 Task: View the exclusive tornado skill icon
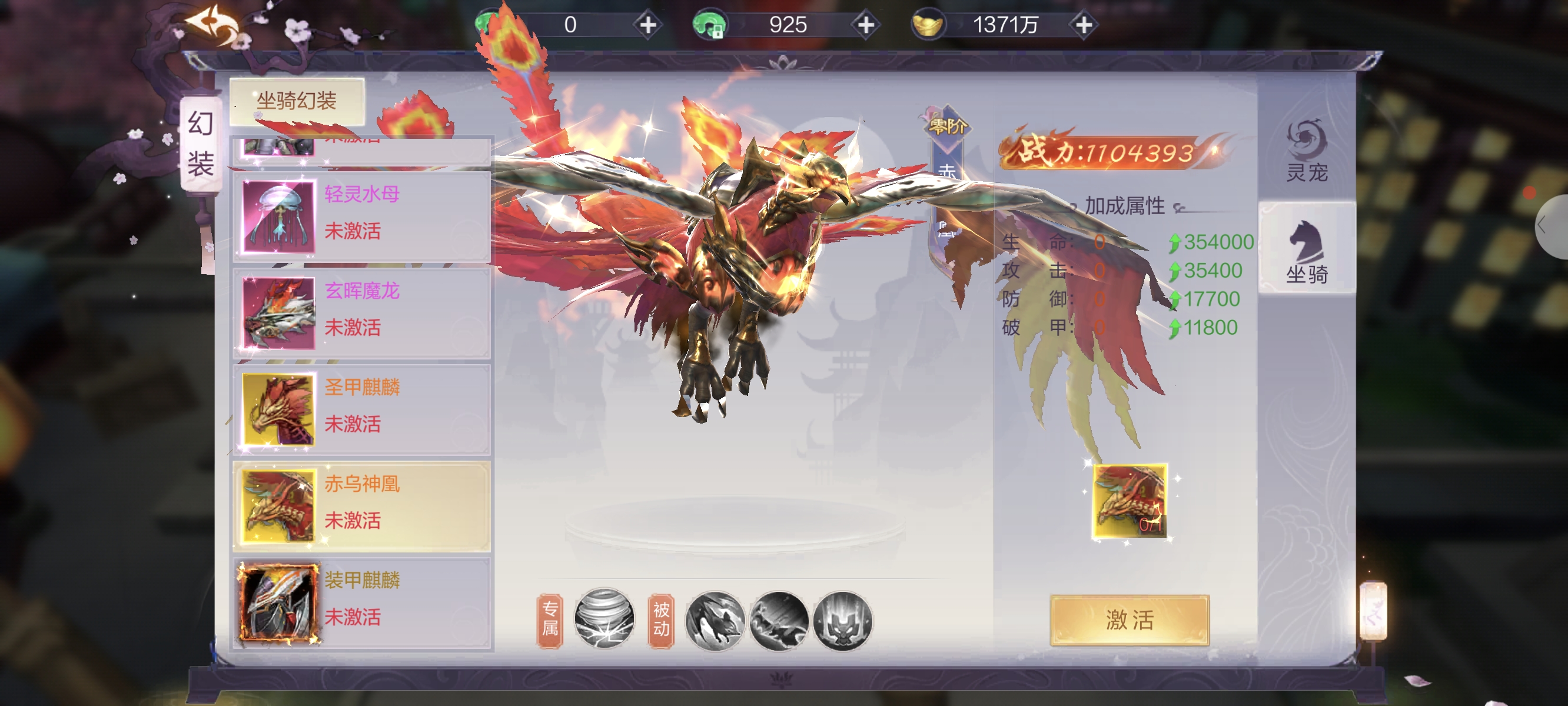(604, 619)
